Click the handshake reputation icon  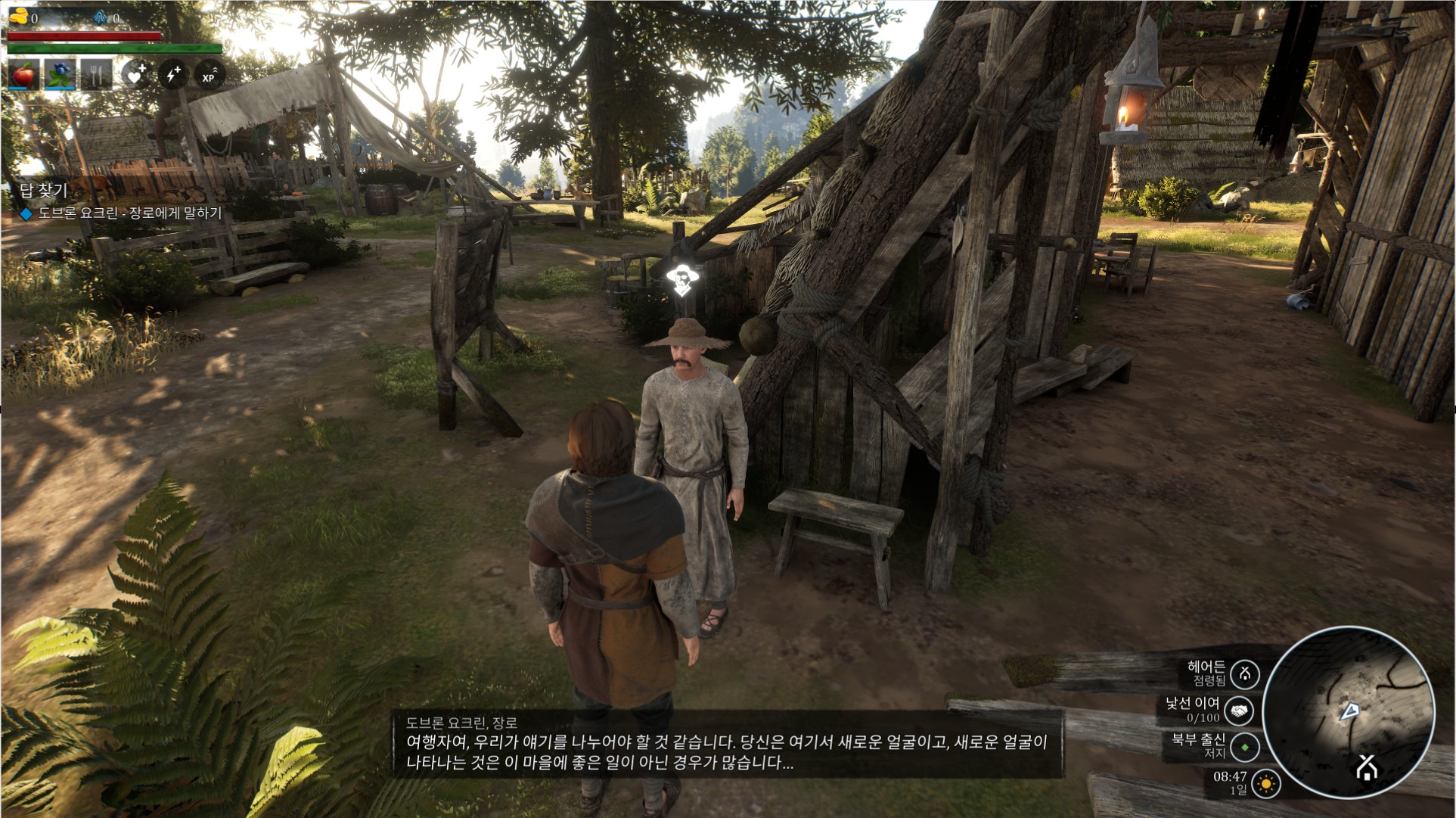[x=1239, y=711]
